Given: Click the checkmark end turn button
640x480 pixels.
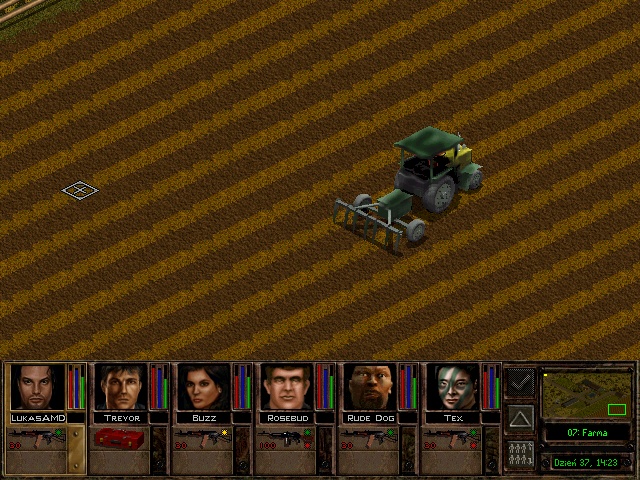Looking at the screenshot, I should click(520, 383).
